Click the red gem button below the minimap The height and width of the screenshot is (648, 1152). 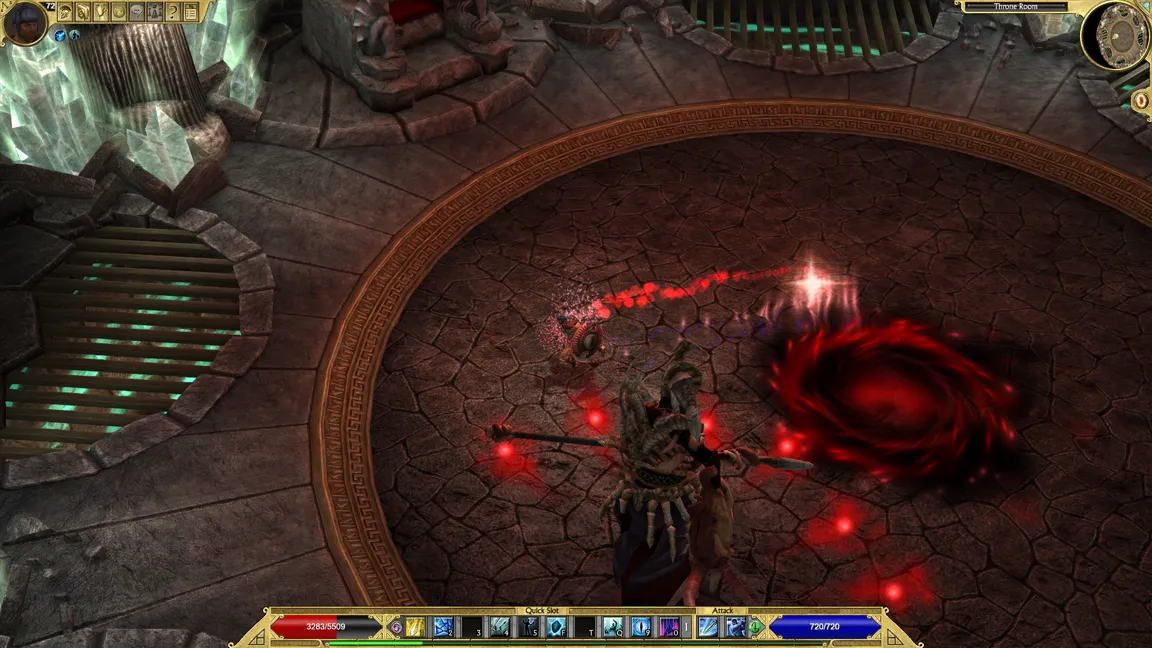coord(1141,101)
